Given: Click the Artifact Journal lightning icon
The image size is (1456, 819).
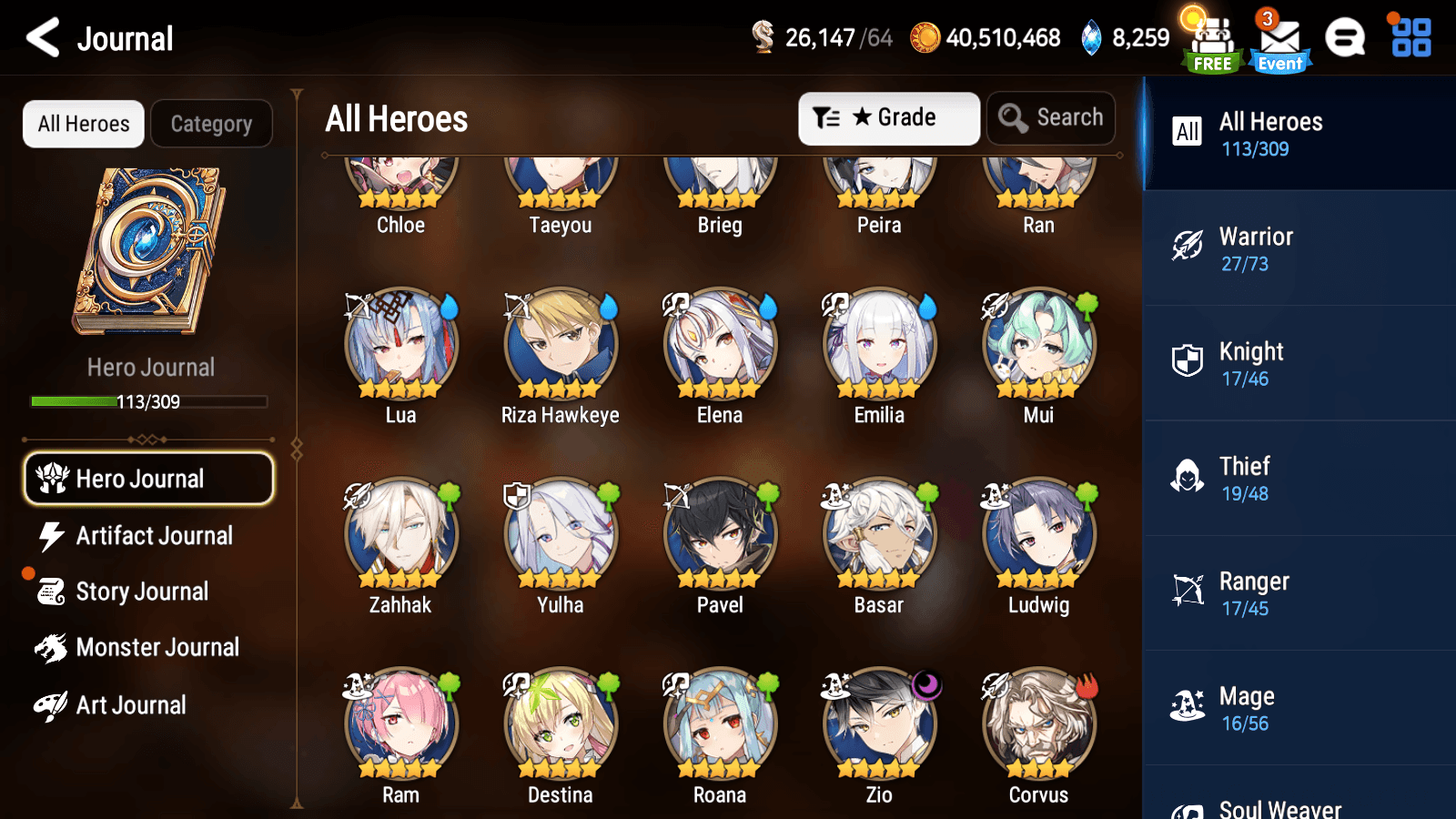Looking at the screenshot, I should point(53,536).
